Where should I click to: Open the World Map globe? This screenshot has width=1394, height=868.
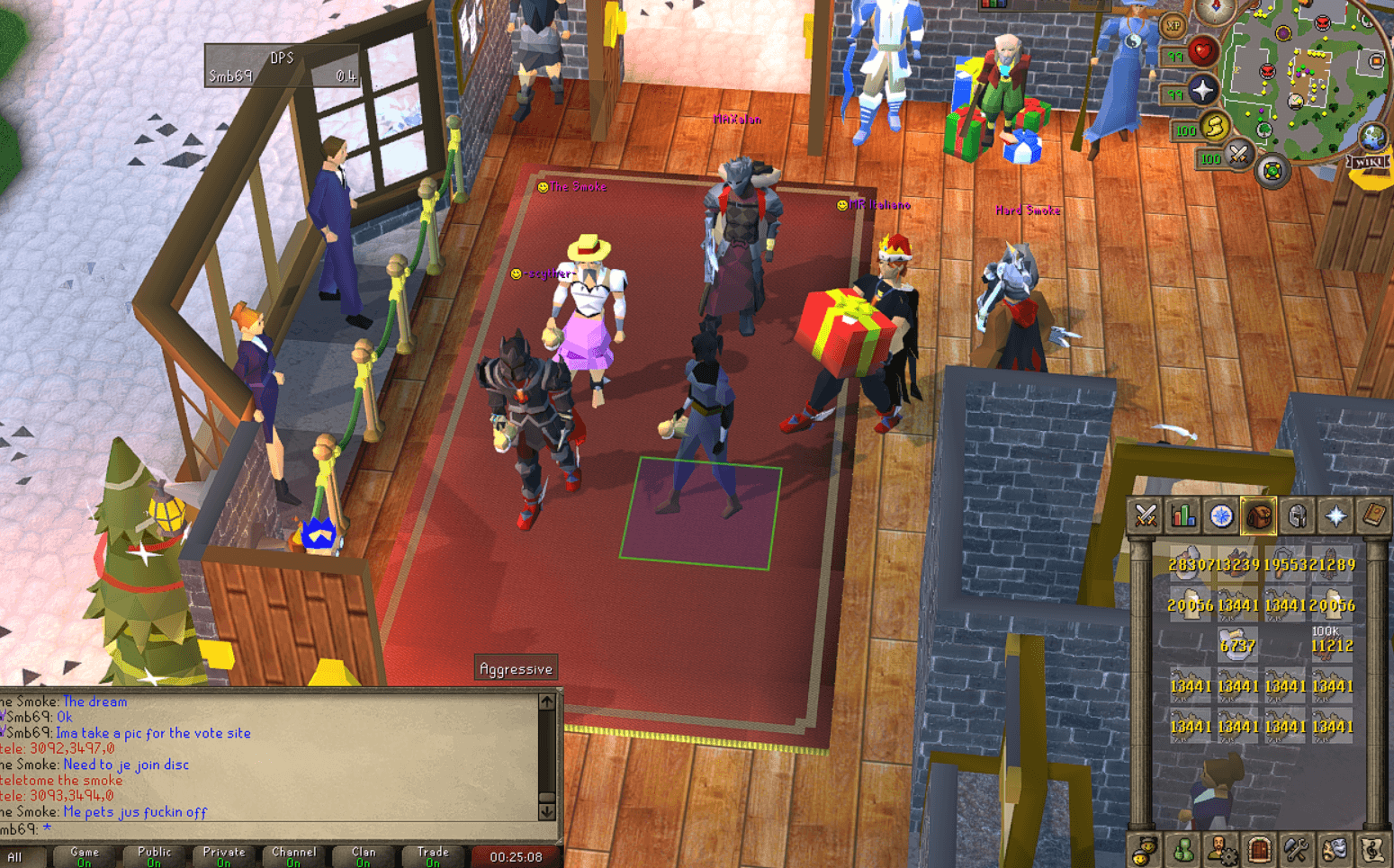coord(1372,137)
